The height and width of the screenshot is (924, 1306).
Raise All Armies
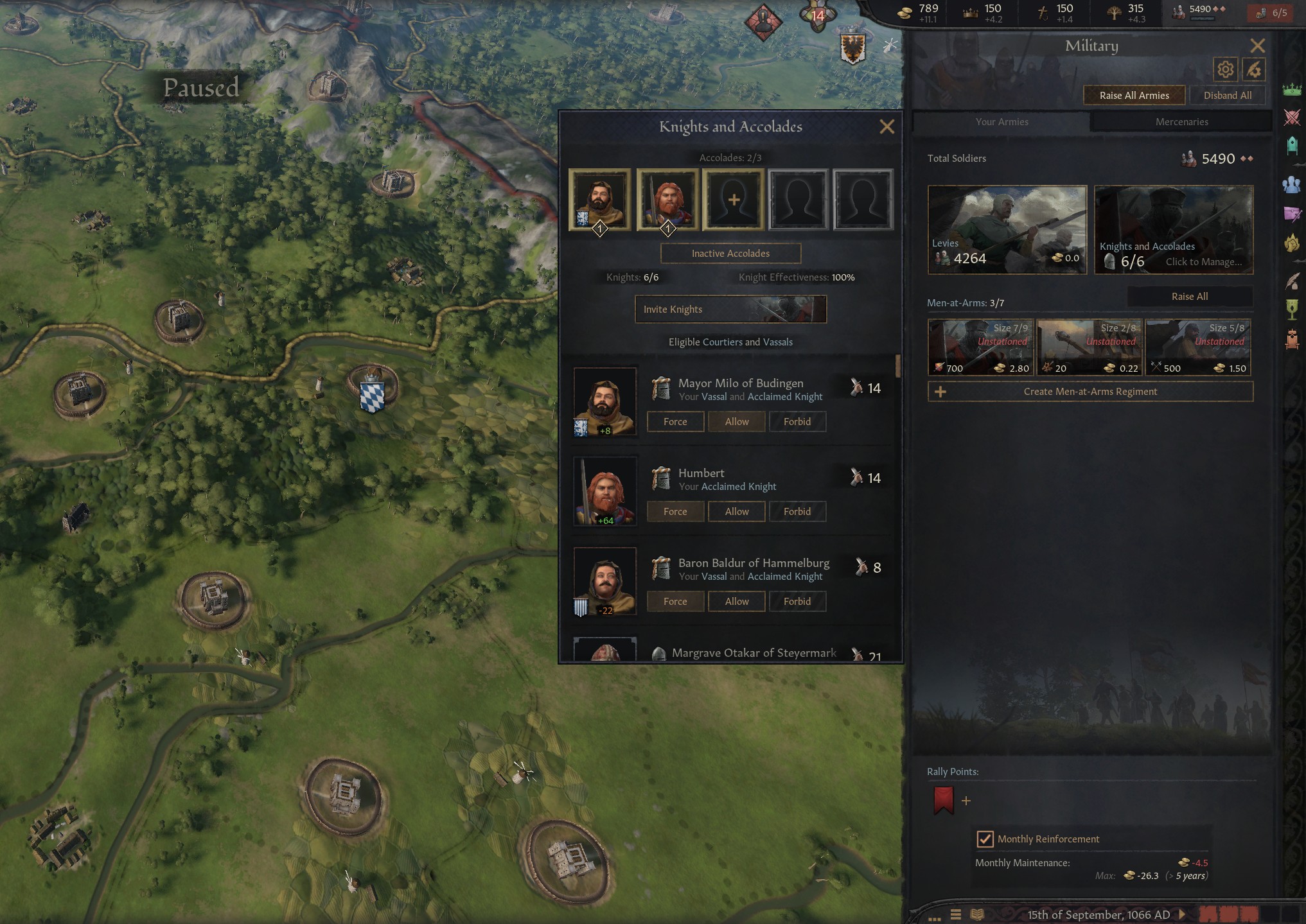pyautogui.click(x=1134, y=95)
